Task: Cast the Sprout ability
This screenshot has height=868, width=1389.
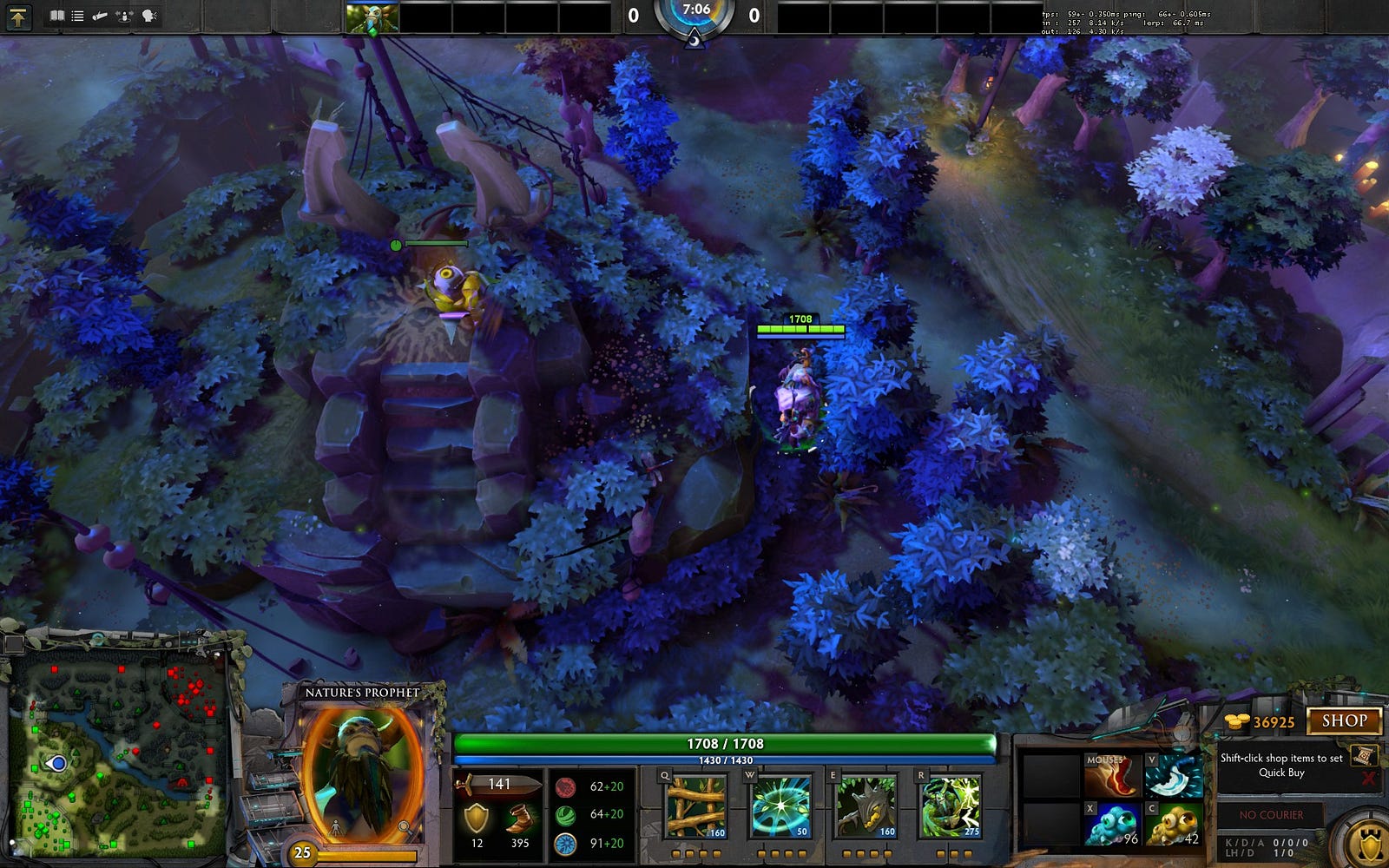Action: point(695,807)
